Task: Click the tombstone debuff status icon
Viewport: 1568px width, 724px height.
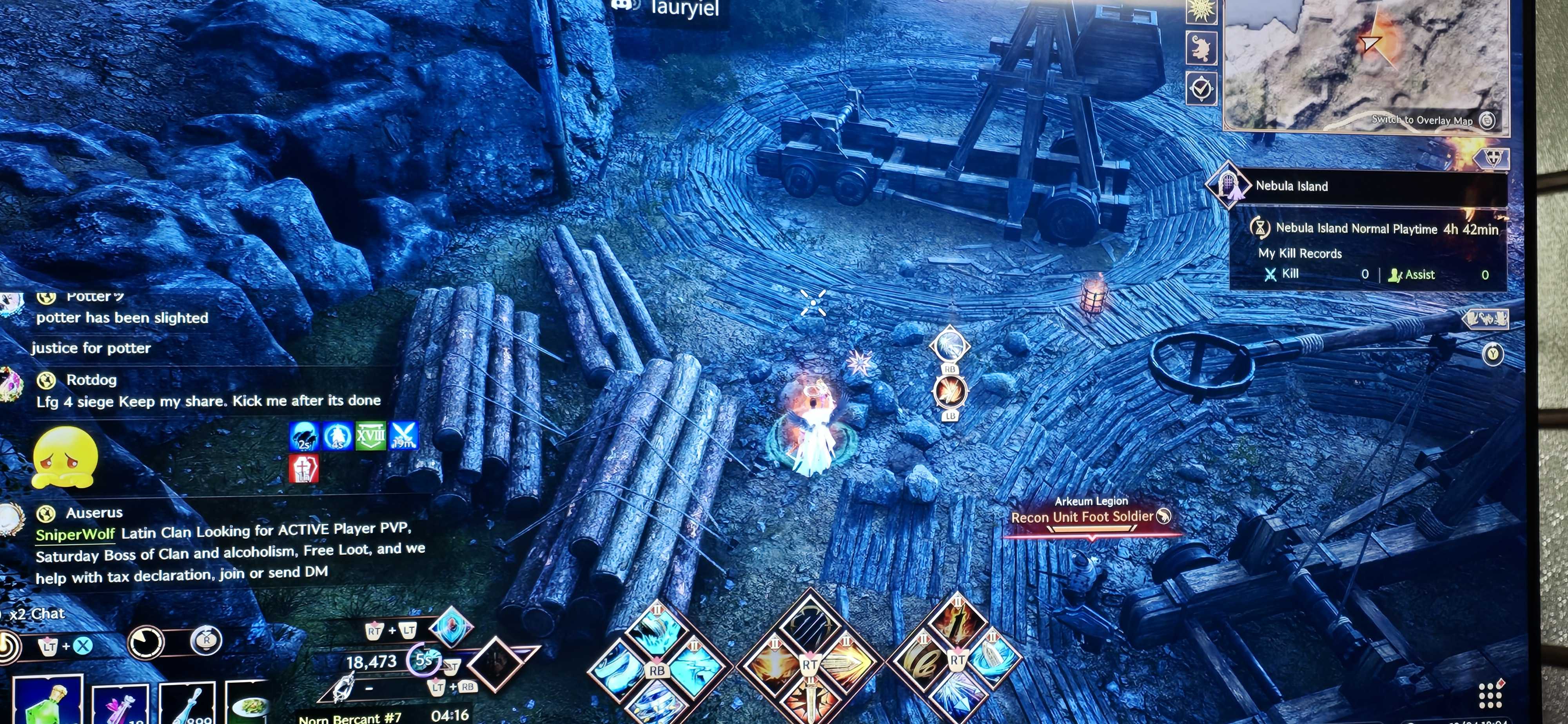Action: [303, 469]
